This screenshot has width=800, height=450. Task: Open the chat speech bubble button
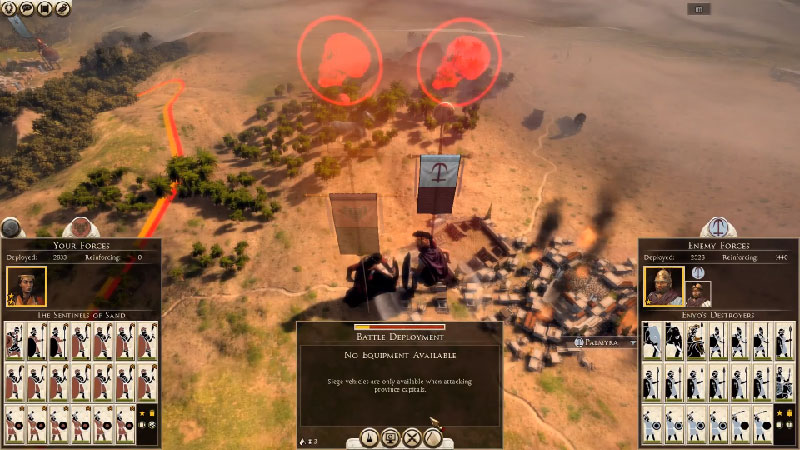27,8
